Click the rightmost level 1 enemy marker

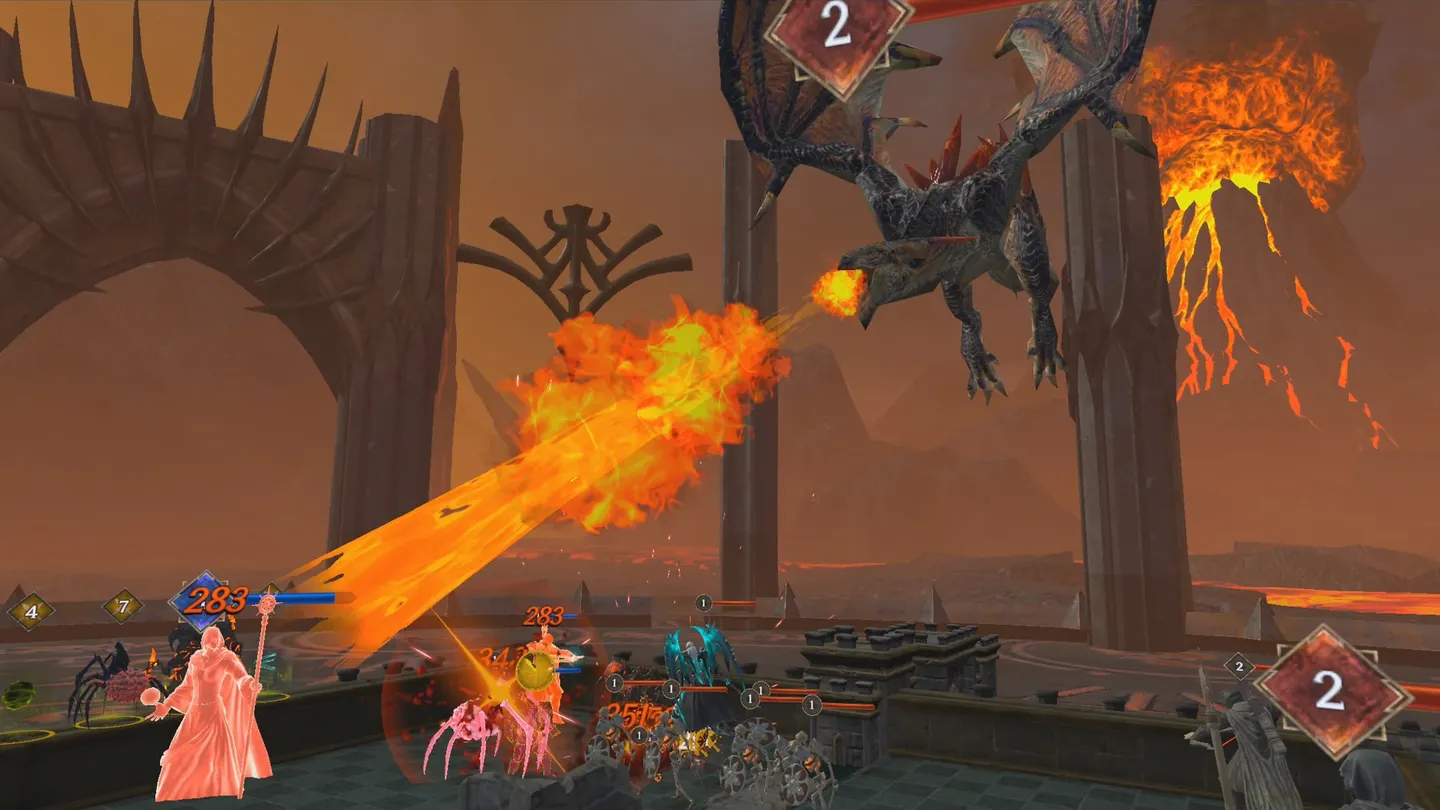tap(810, 704)
